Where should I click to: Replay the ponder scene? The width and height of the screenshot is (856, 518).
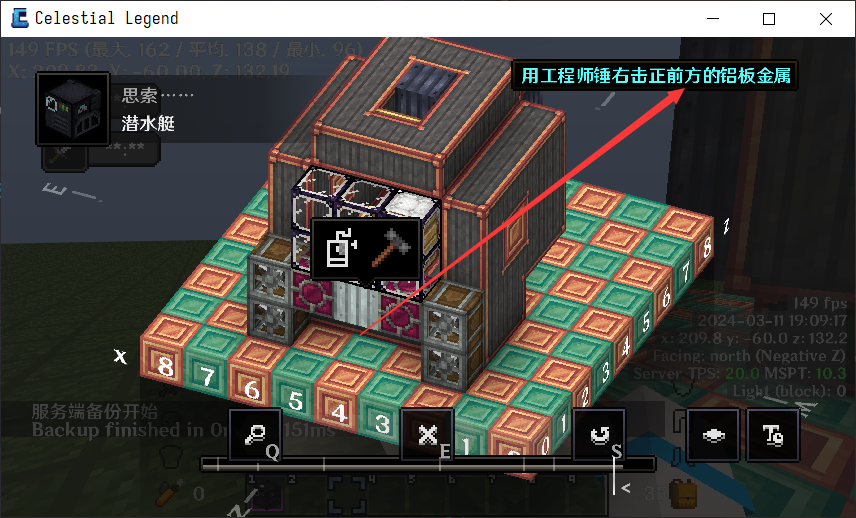599,435
